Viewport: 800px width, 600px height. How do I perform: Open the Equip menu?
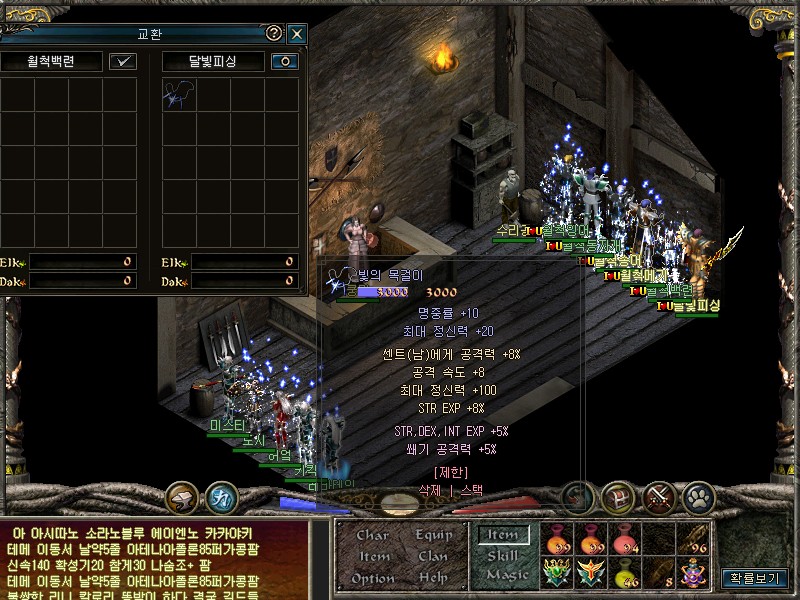433,535
